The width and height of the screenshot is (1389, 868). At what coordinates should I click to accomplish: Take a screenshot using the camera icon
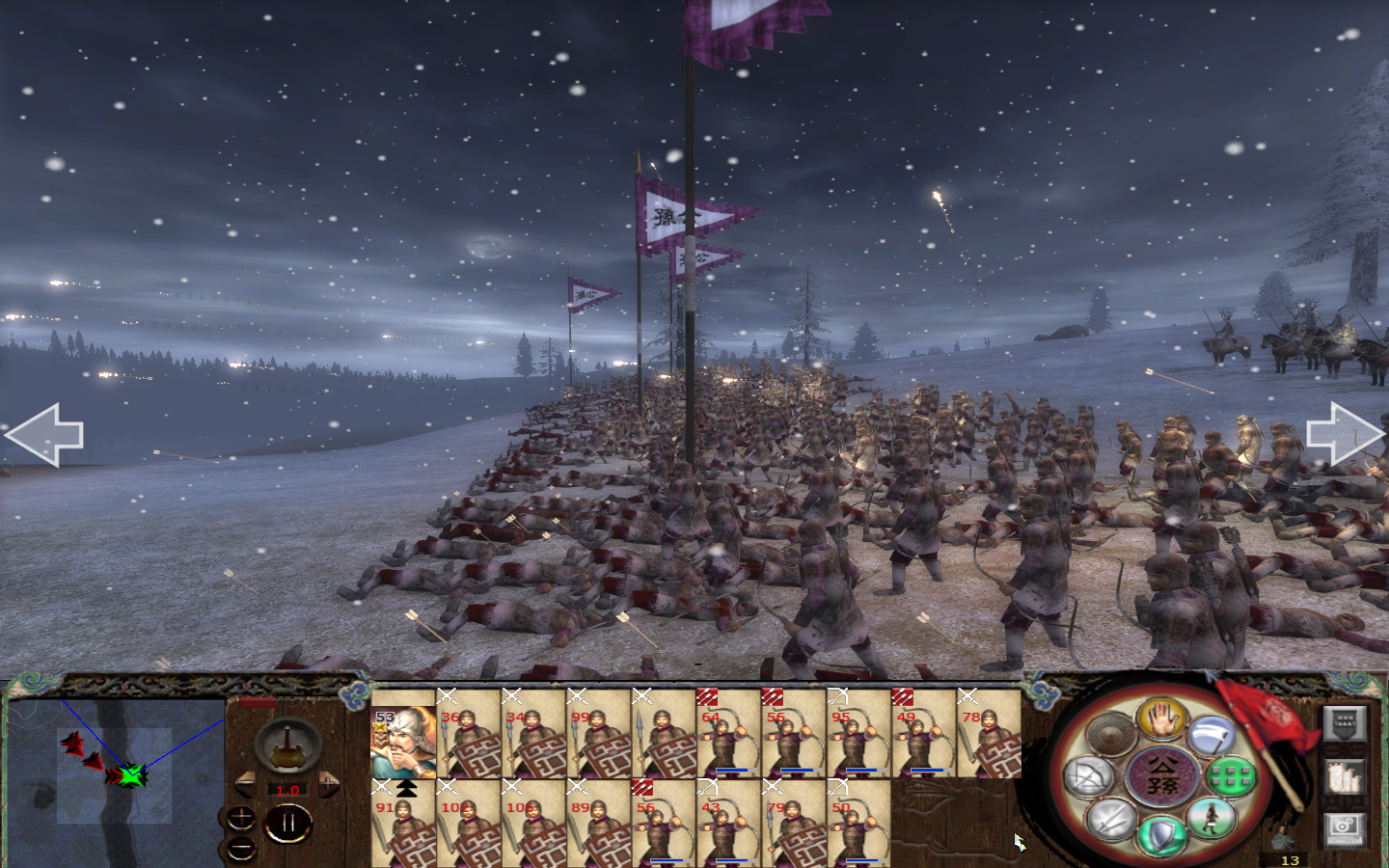click(x=1345, y=827)
